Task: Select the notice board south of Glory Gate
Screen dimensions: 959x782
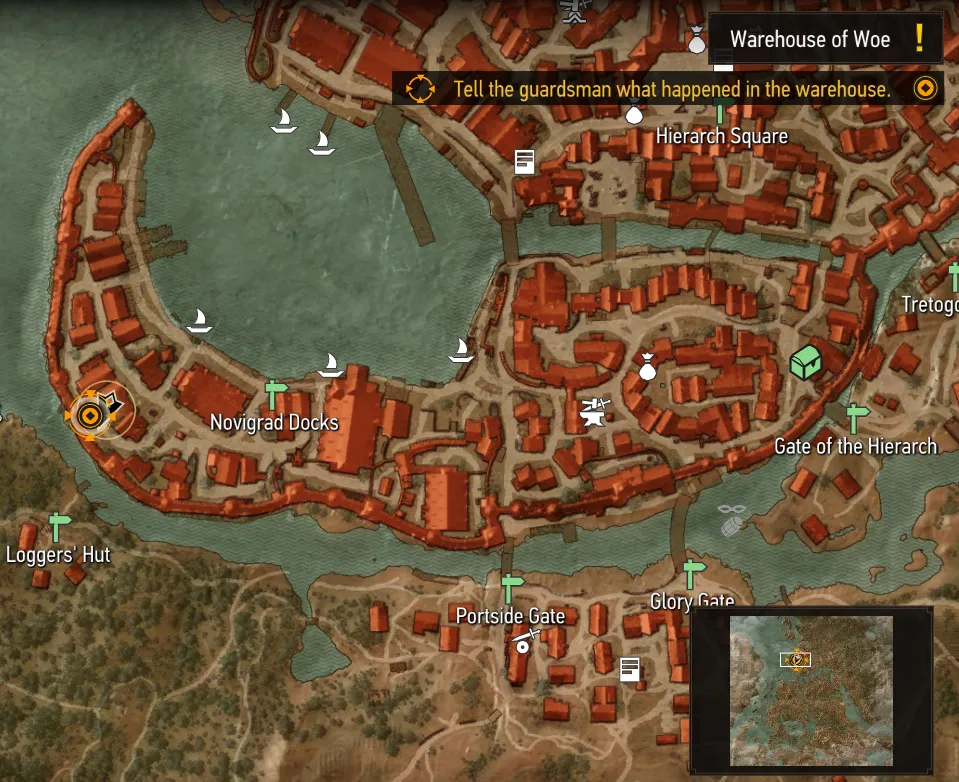Action: click(x=630, y=669)
